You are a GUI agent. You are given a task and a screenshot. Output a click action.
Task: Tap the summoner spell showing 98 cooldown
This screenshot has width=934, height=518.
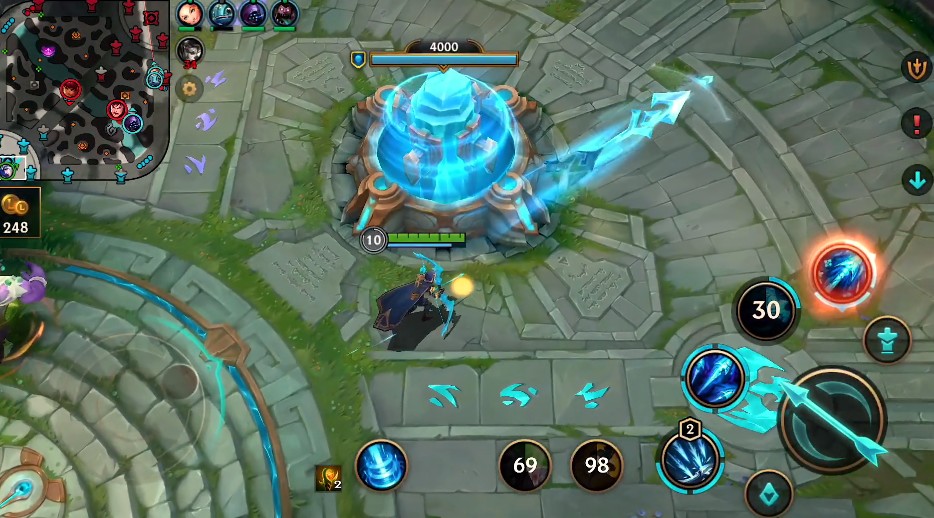coord(597,465)
